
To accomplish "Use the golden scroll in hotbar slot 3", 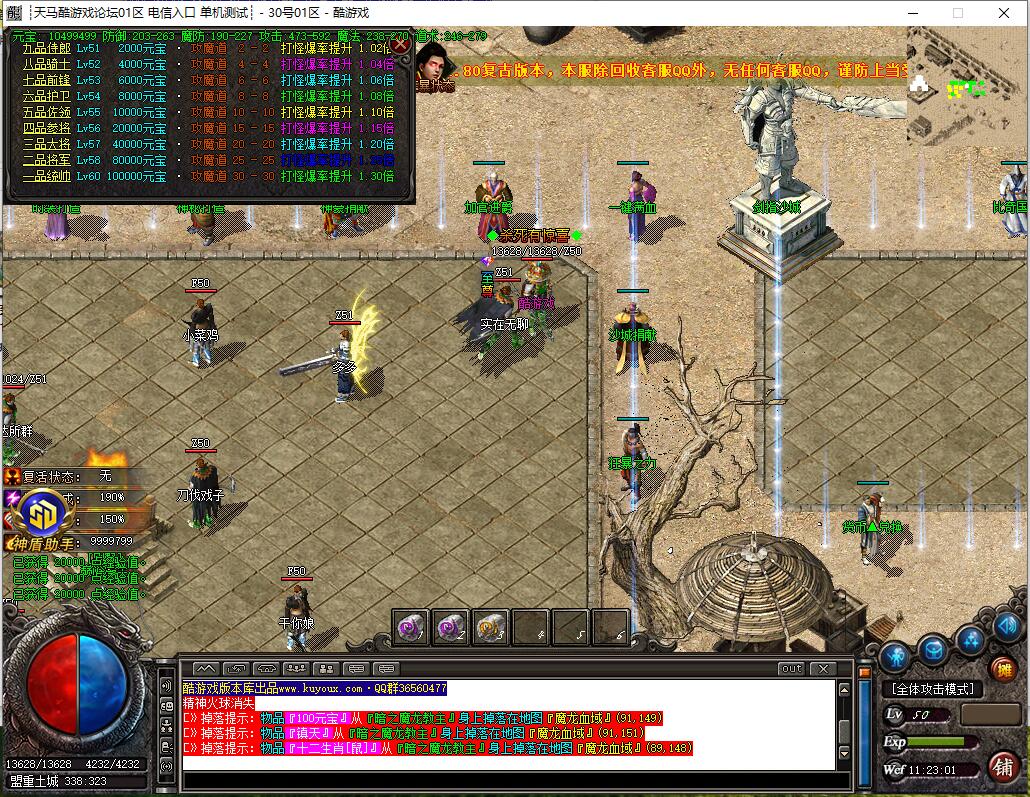I will [x=491, y=628].
